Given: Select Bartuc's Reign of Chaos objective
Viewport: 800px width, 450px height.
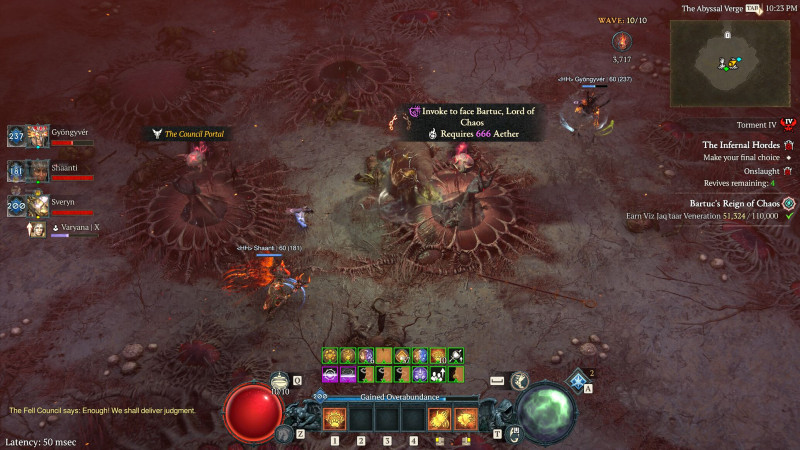Looking at the screenshot, I should 739,203.
